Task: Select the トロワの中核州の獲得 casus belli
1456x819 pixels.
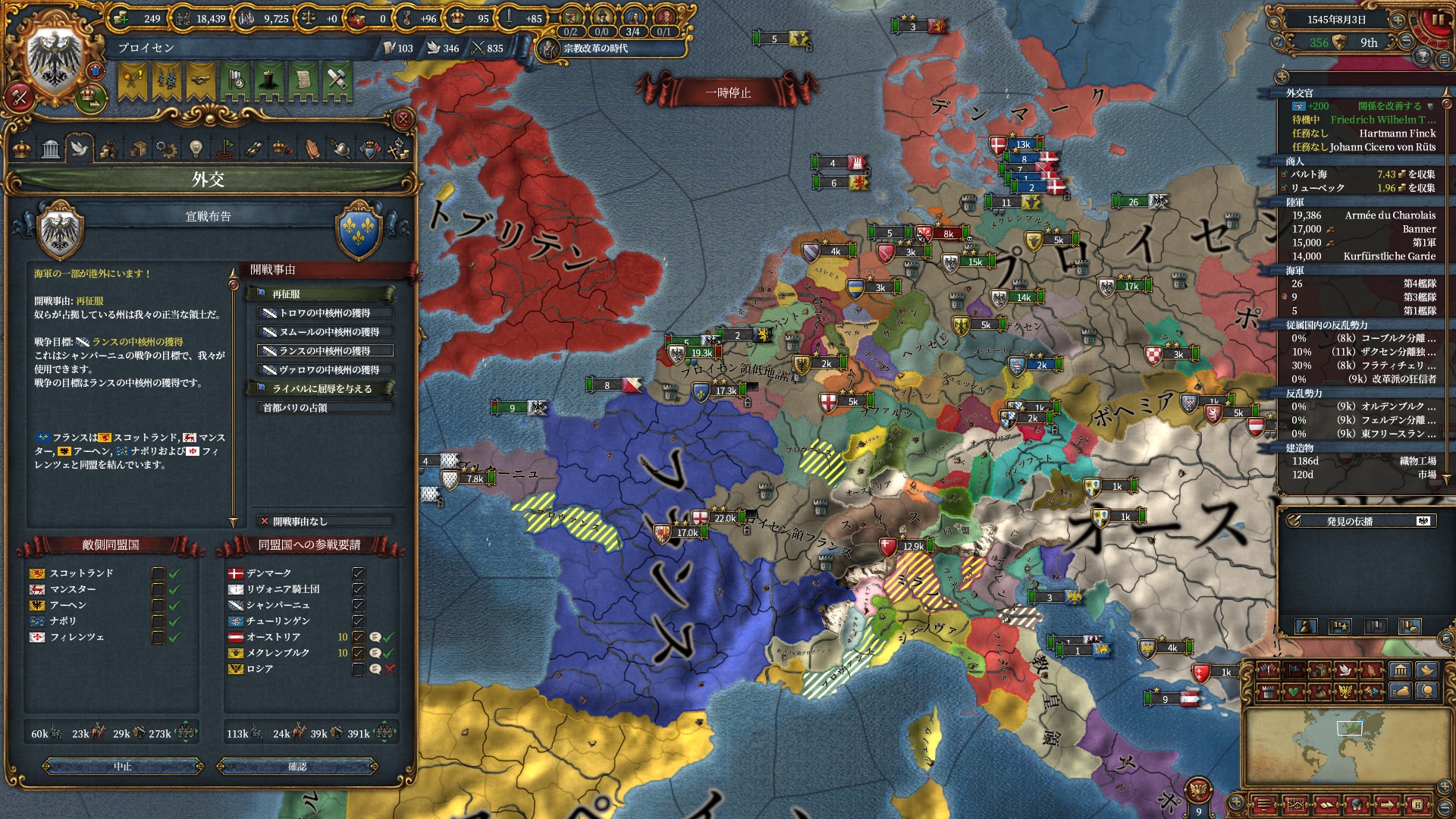Action: point(325,312)
